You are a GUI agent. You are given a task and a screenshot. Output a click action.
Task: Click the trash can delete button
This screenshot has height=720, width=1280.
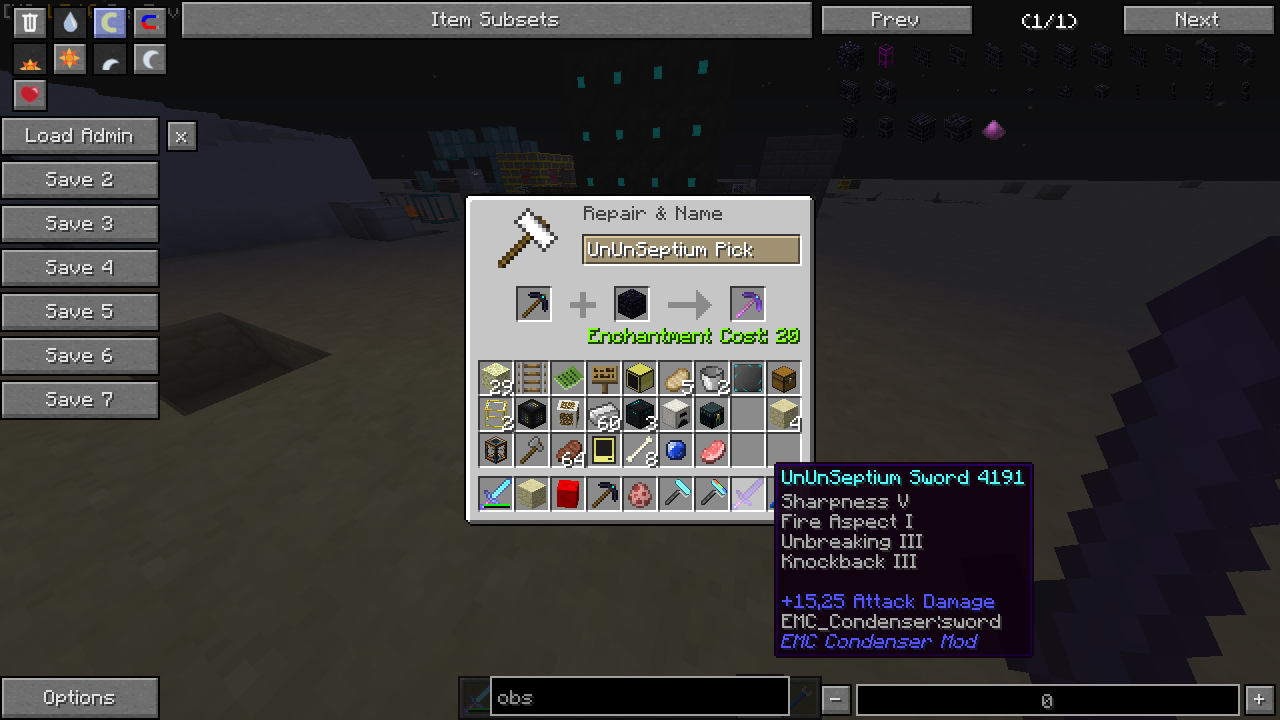[x=30, y=22]
